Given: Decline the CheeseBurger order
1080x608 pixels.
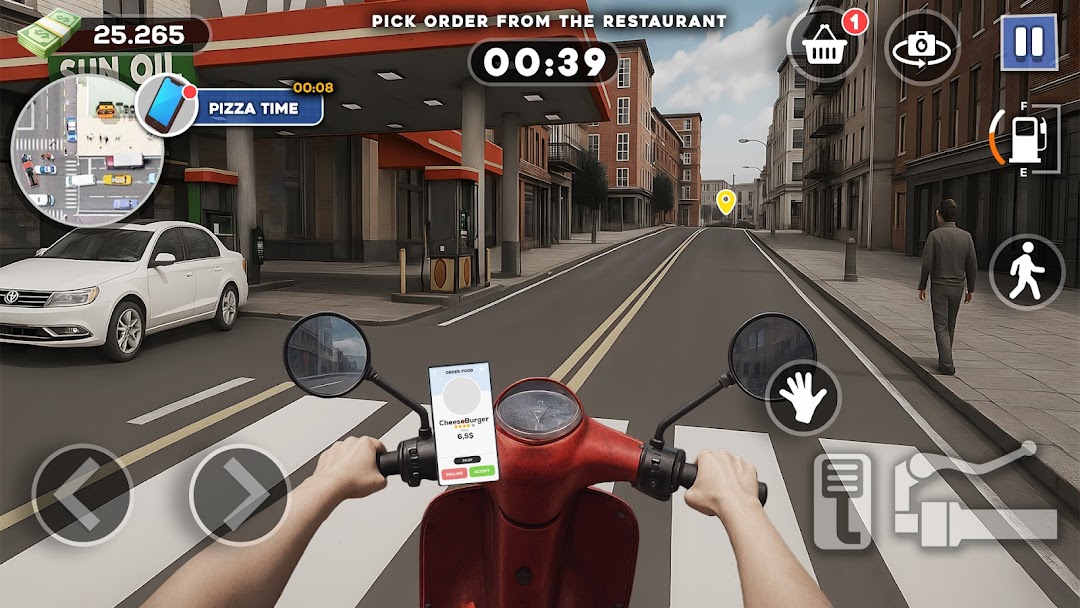Looking at the screenshot, I should 453,471.
